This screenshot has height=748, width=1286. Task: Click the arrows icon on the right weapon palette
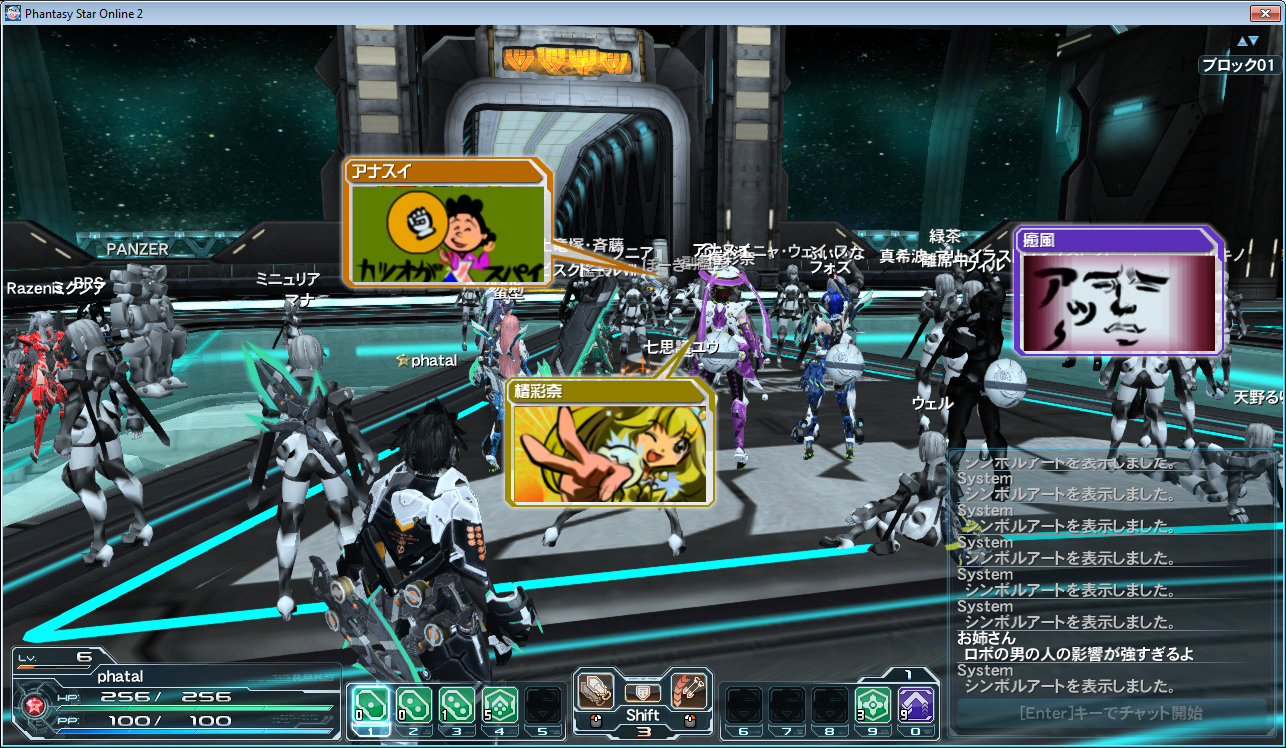tap(688, 690)
